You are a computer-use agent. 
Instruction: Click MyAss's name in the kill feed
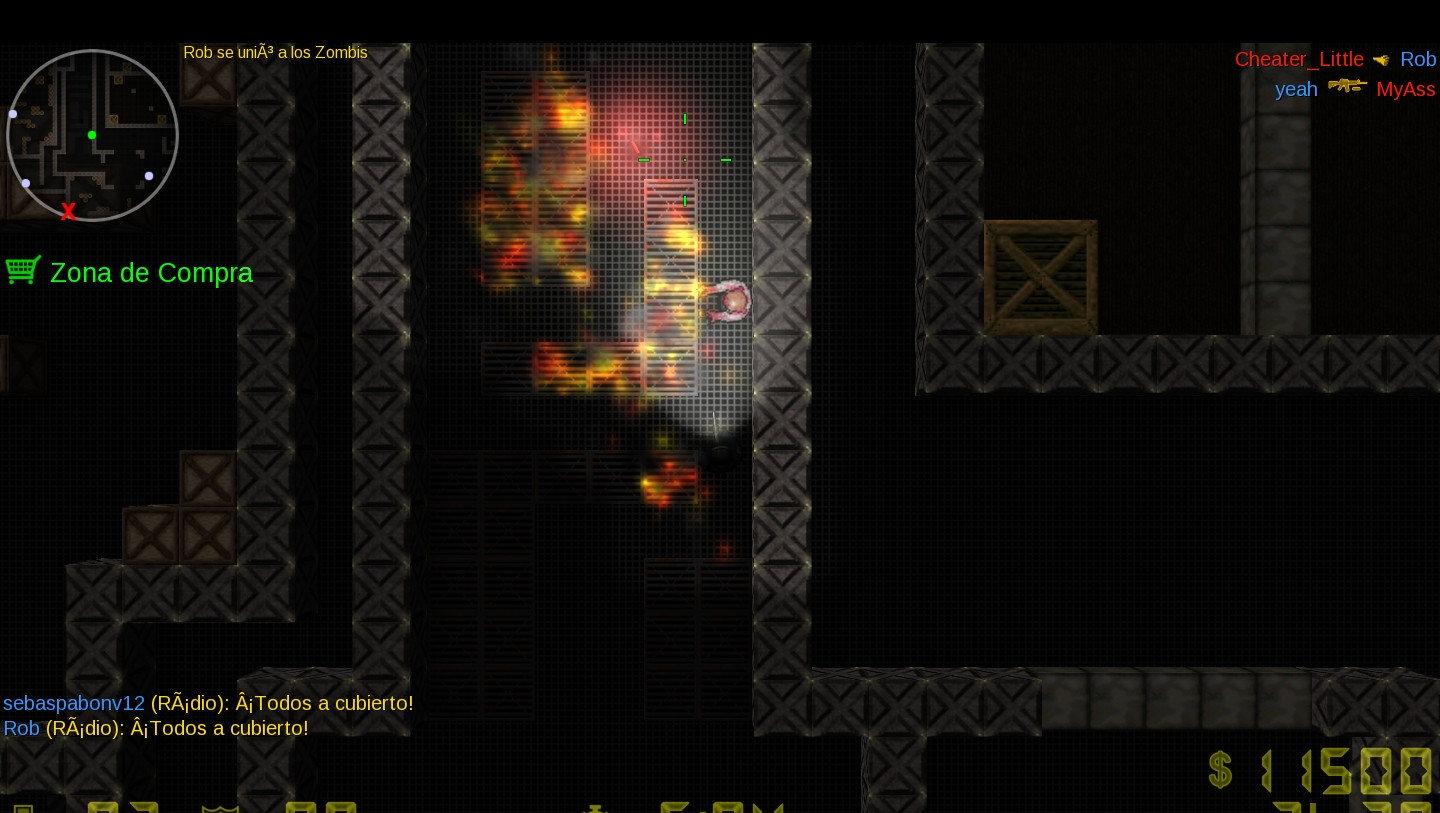(x=1406, y=89)
